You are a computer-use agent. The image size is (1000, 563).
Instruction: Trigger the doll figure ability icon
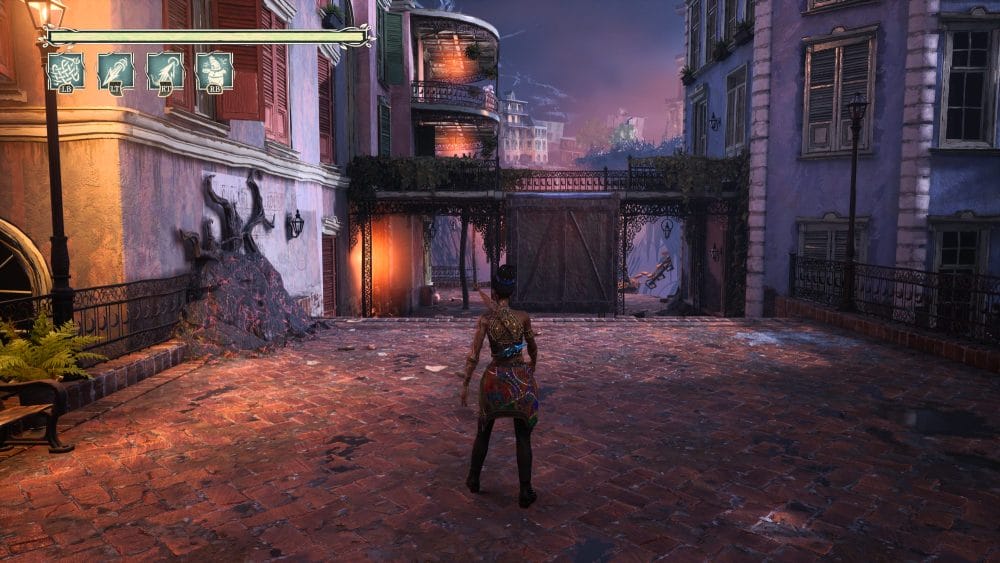point(215,72)
